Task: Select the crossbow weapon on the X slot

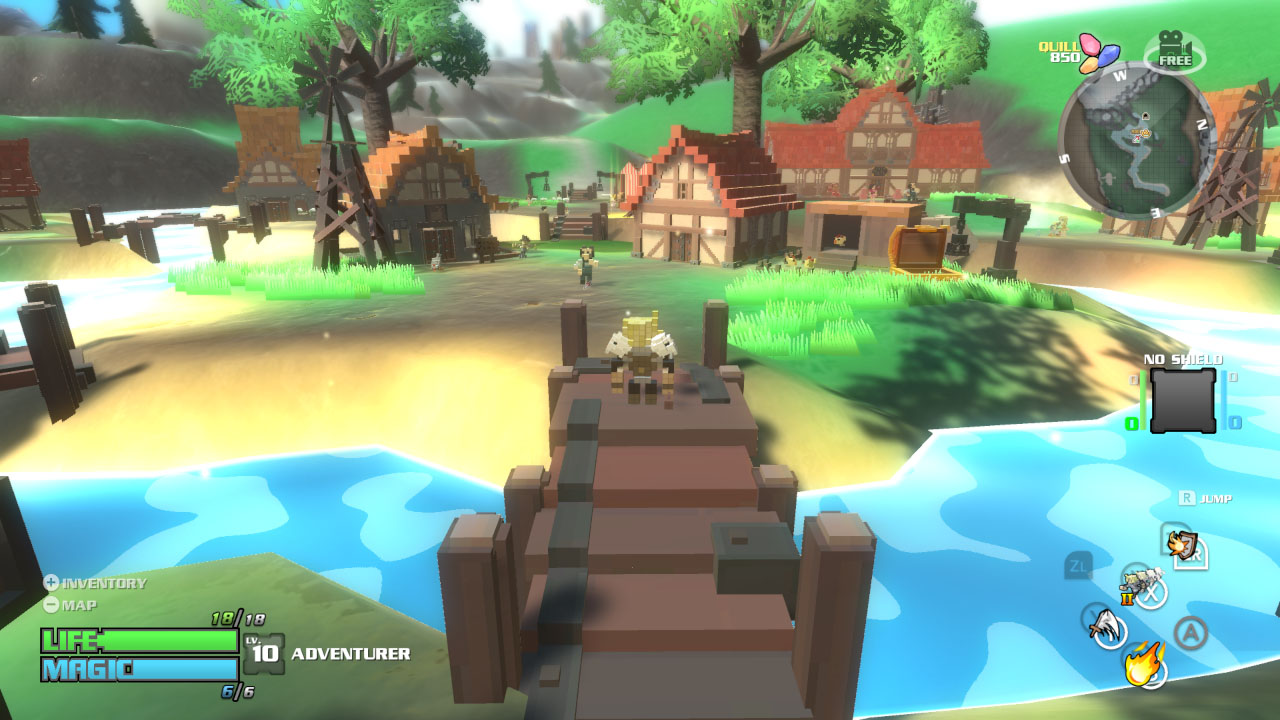Action: coord(1142,581)
